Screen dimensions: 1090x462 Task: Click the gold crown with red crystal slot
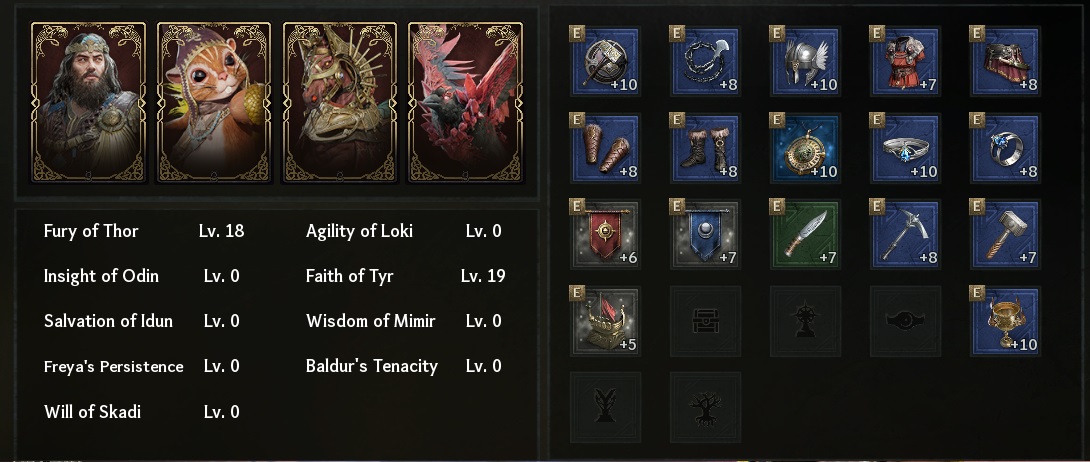(605, 321)
